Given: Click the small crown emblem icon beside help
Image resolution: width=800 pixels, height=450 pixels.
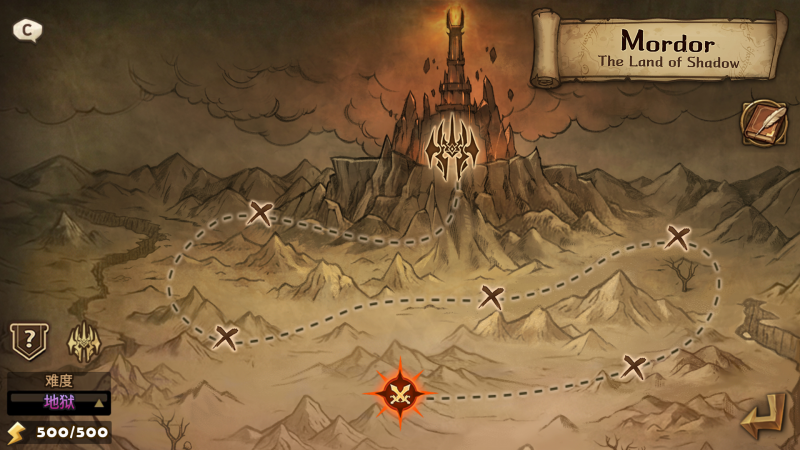Looking at the screenshot, I should 83,343.
